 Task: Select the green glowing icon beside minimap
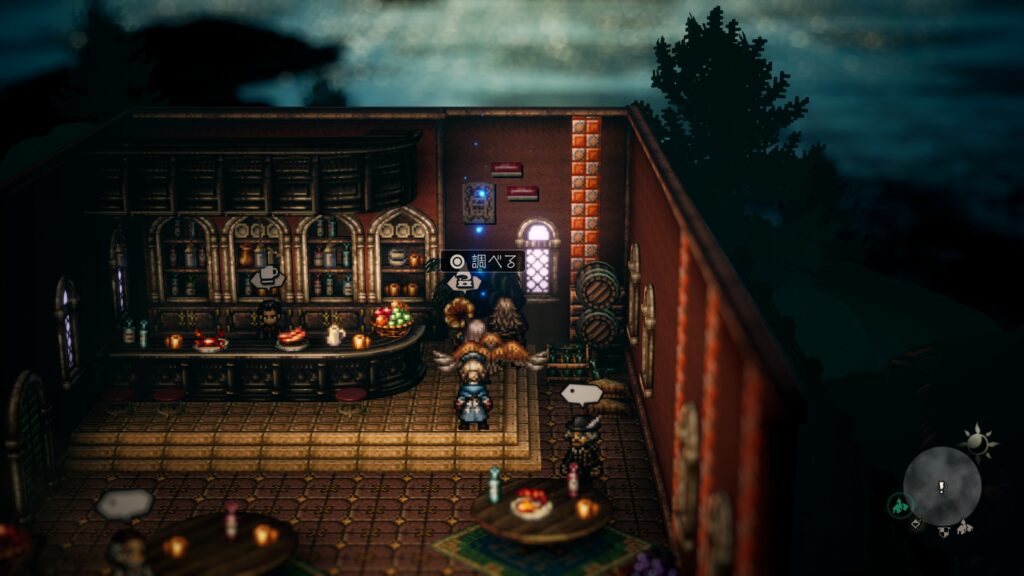[900, 506]
